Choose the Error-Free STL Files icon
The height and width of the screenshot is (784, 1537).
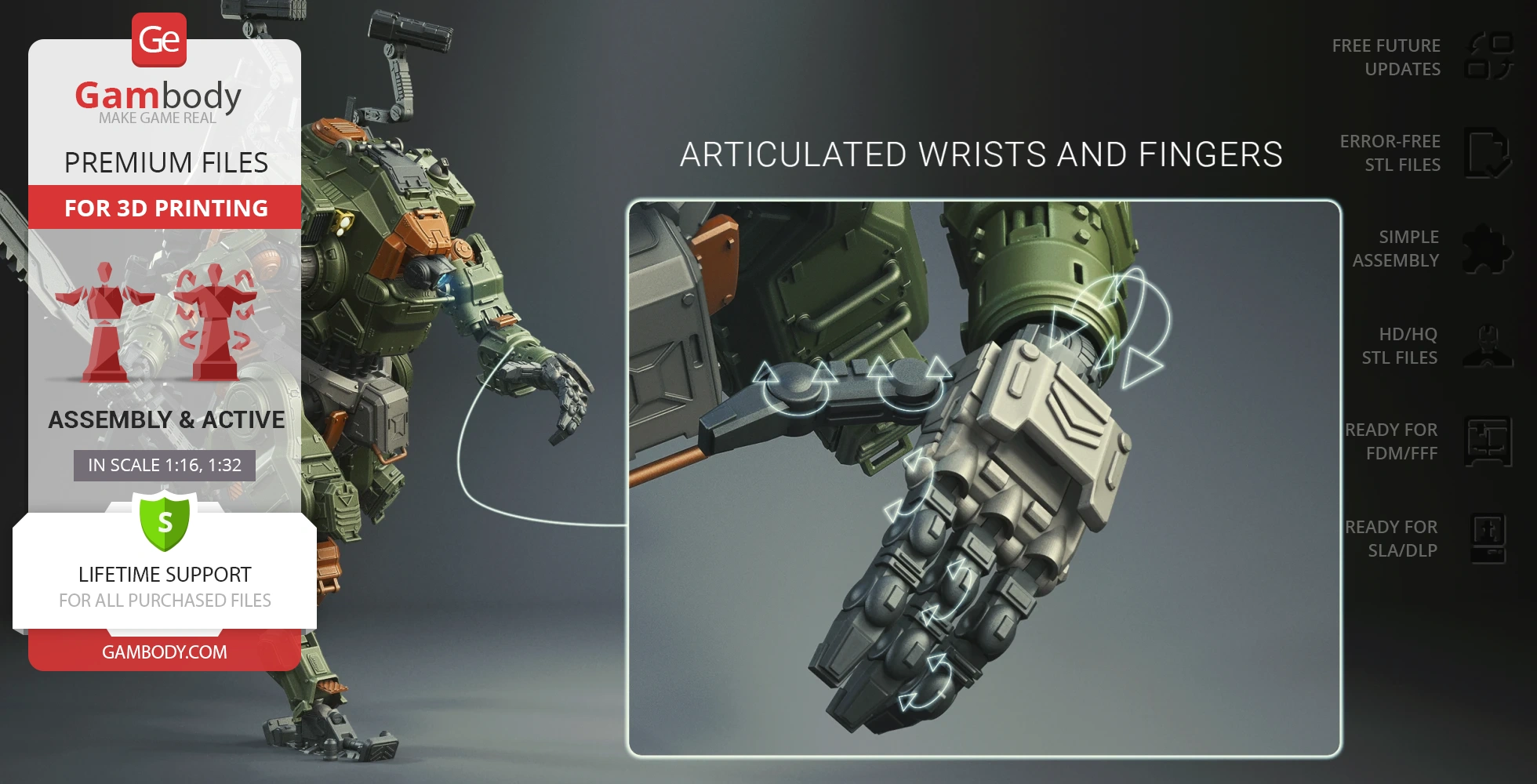click(x=1488, y=153)
